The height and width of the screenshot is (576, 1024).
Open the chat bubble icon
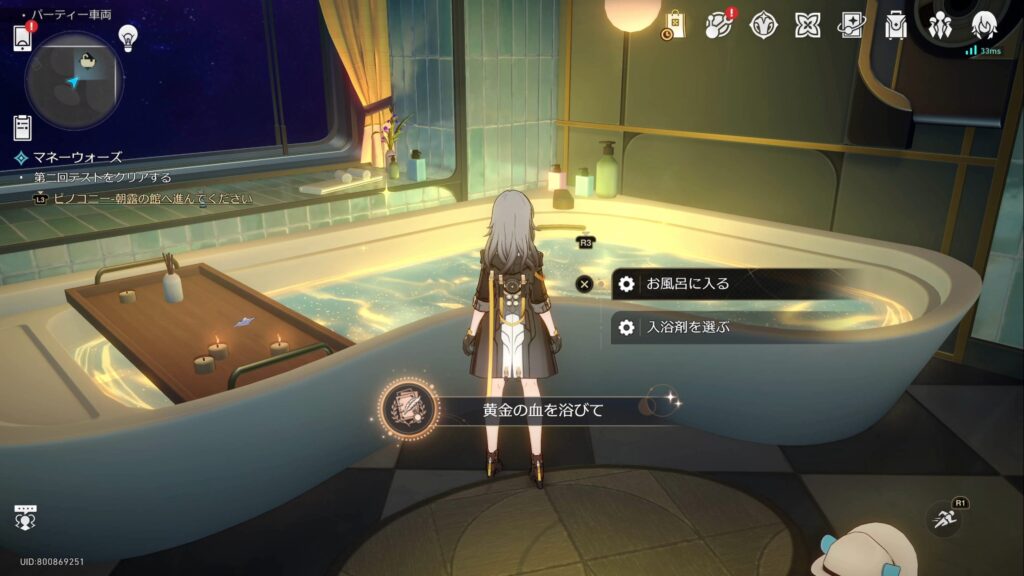25,517
